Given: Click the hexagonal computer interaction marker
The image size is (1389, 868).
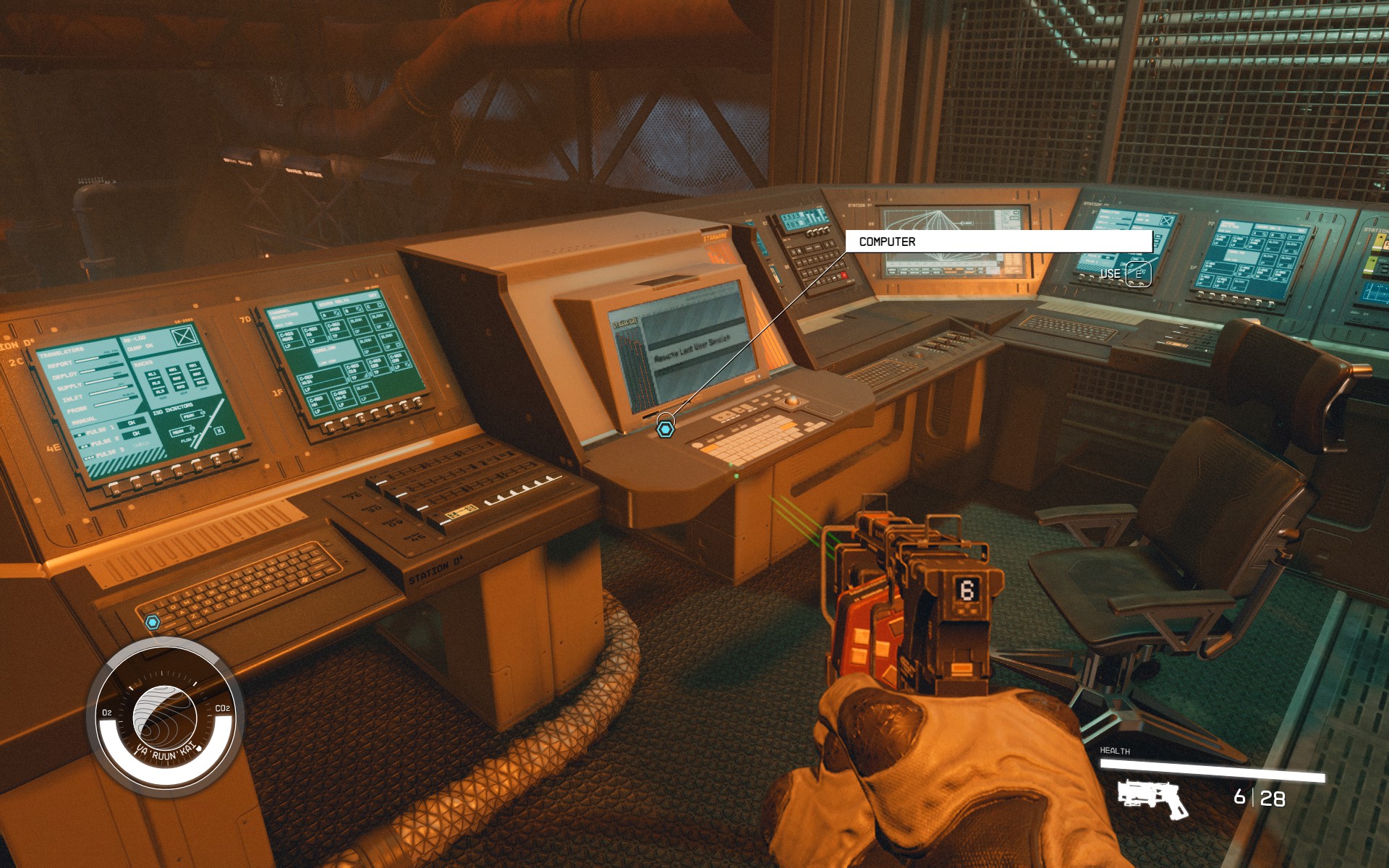Looking at the screenshot, I should pyautogui.click(x=667, y=427).
